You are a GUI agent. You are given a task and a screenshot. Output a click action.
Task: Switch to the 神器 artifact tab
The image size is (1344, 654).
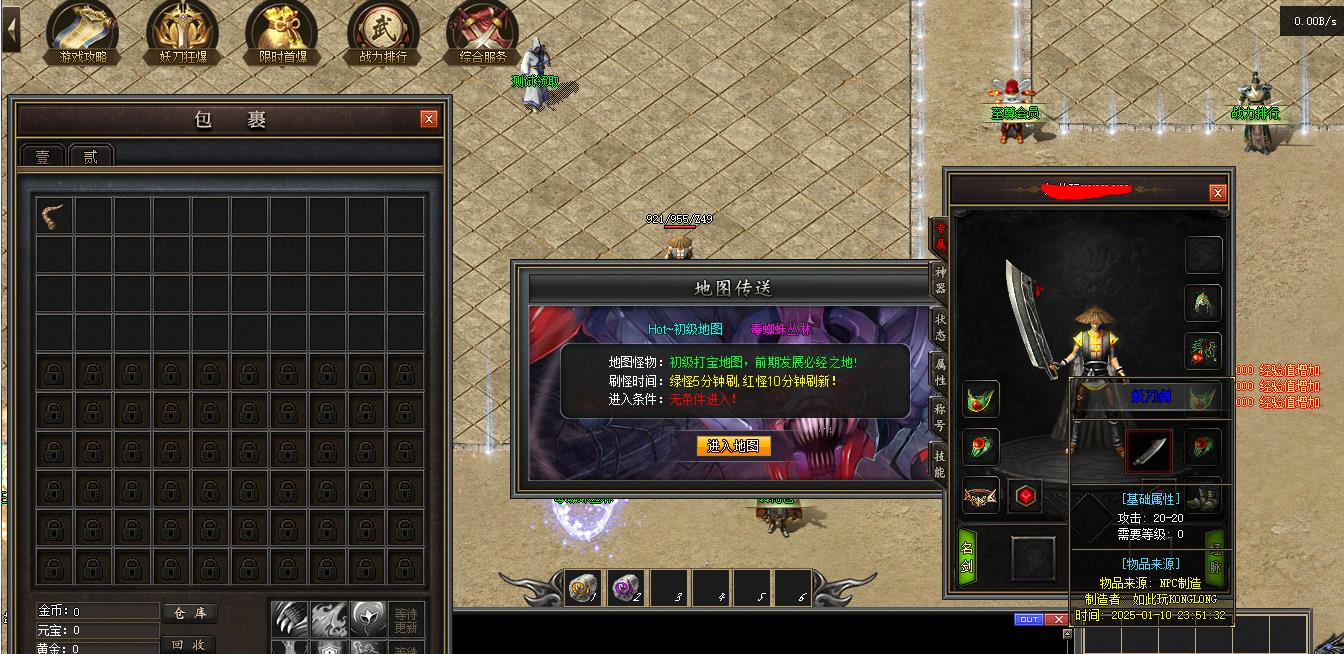[940, 279]
